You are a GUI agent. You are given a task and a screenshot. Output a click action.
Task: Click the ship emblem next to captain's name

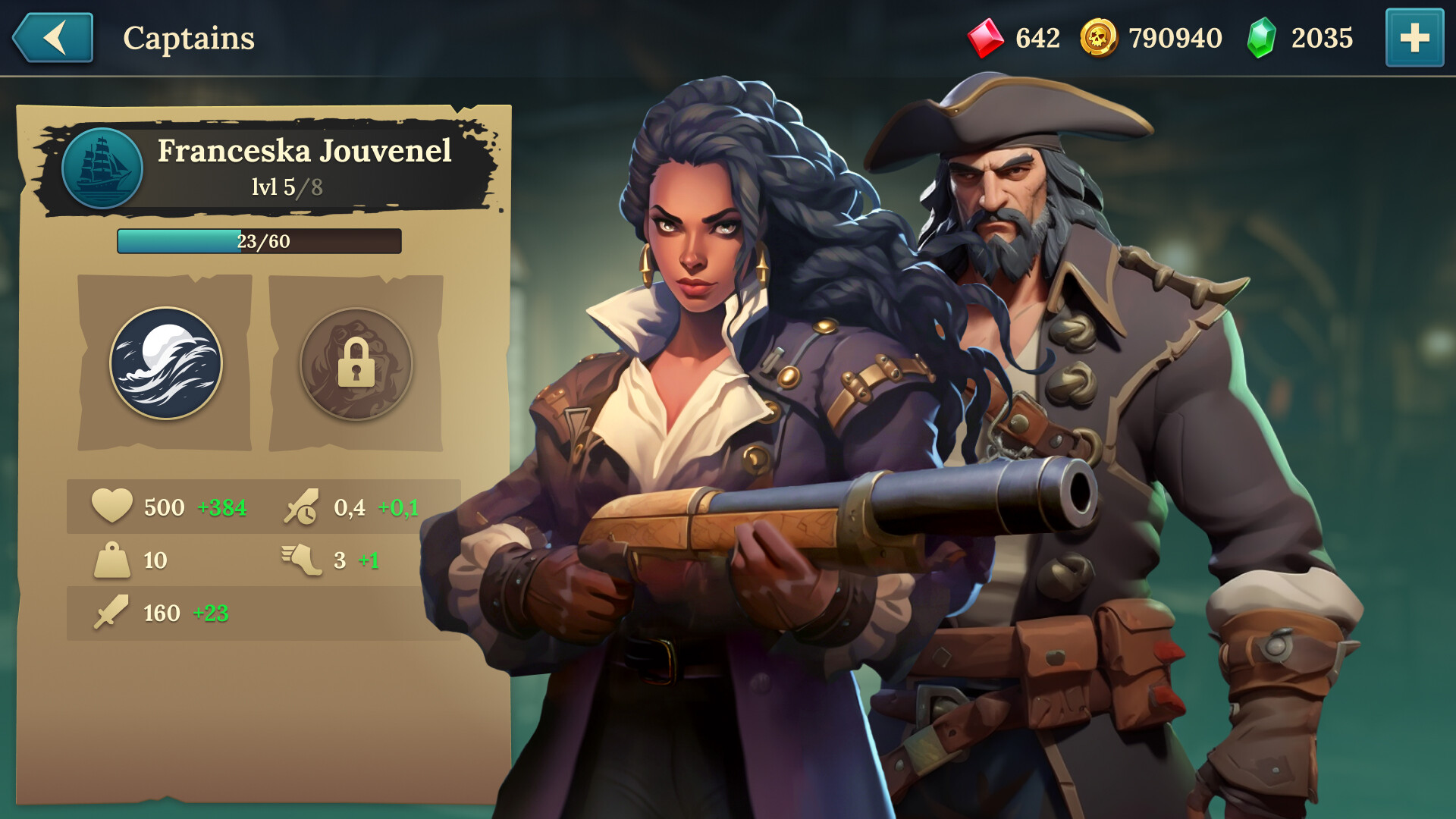(x=104, y=168)
